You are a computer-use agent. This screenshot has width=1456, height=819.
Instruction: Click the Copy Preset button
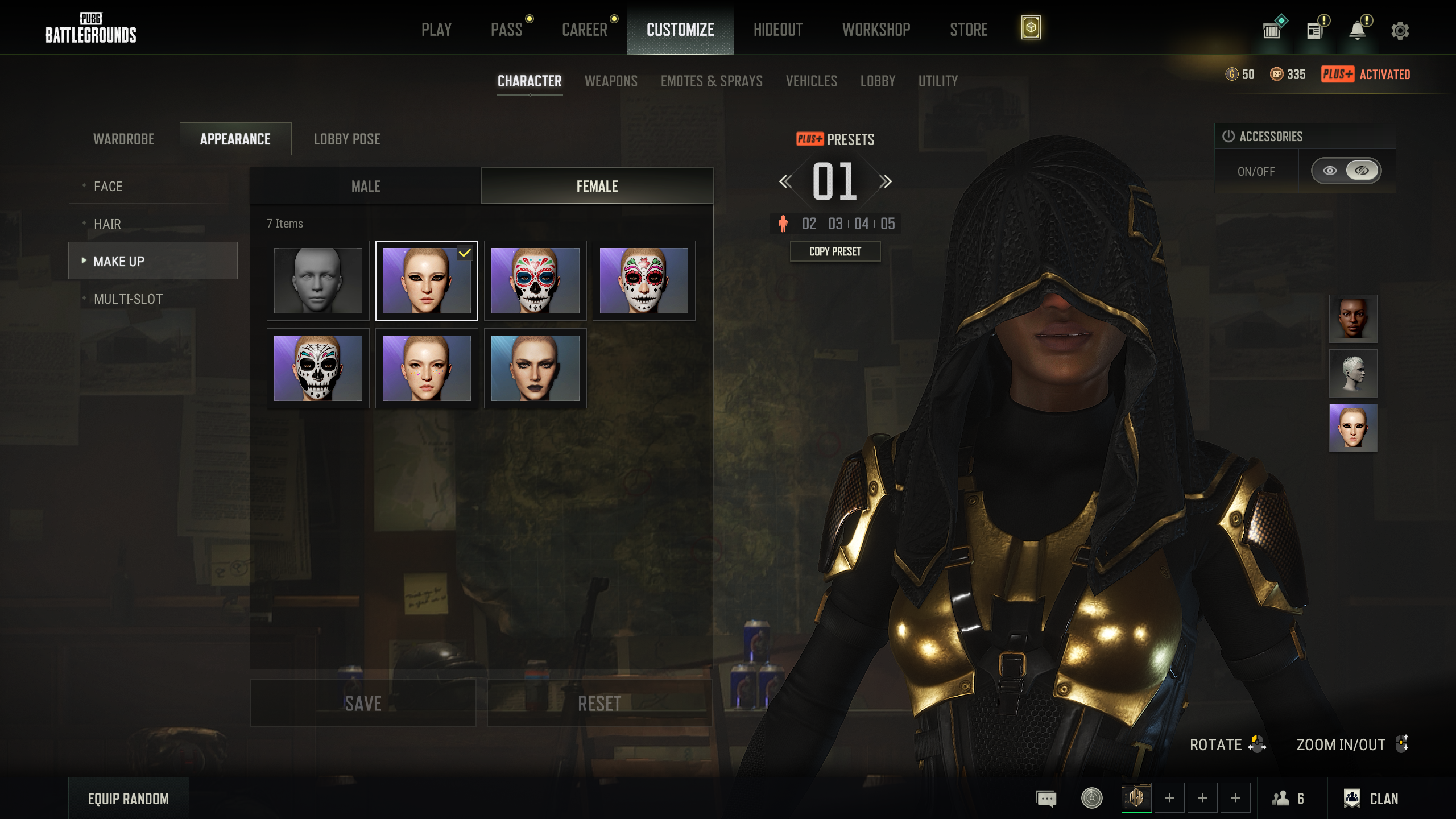[835, 251]
